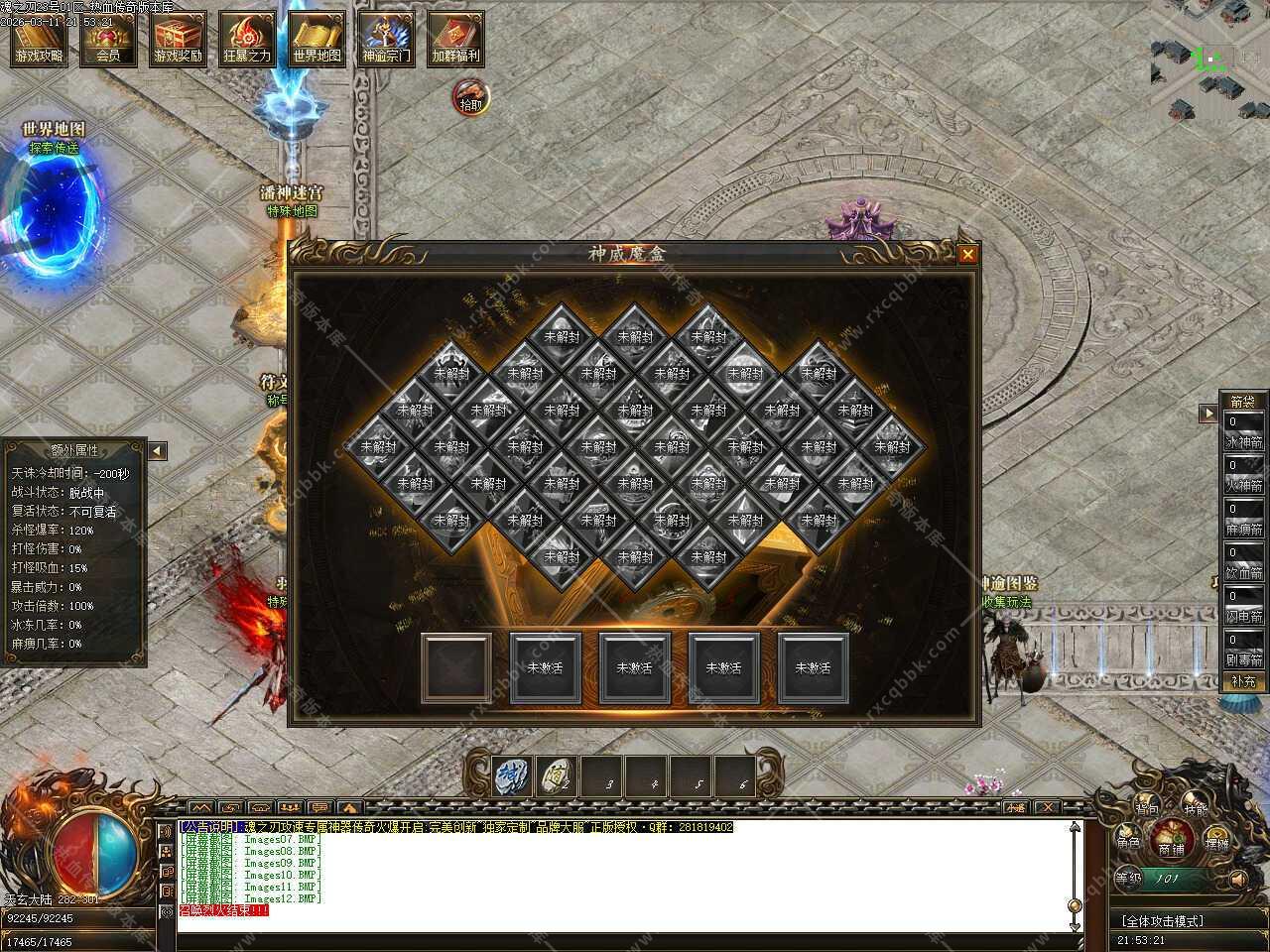Open the 商铺 shop
The width and height of the screenshot is (1270, 952).
[1172, 843]
